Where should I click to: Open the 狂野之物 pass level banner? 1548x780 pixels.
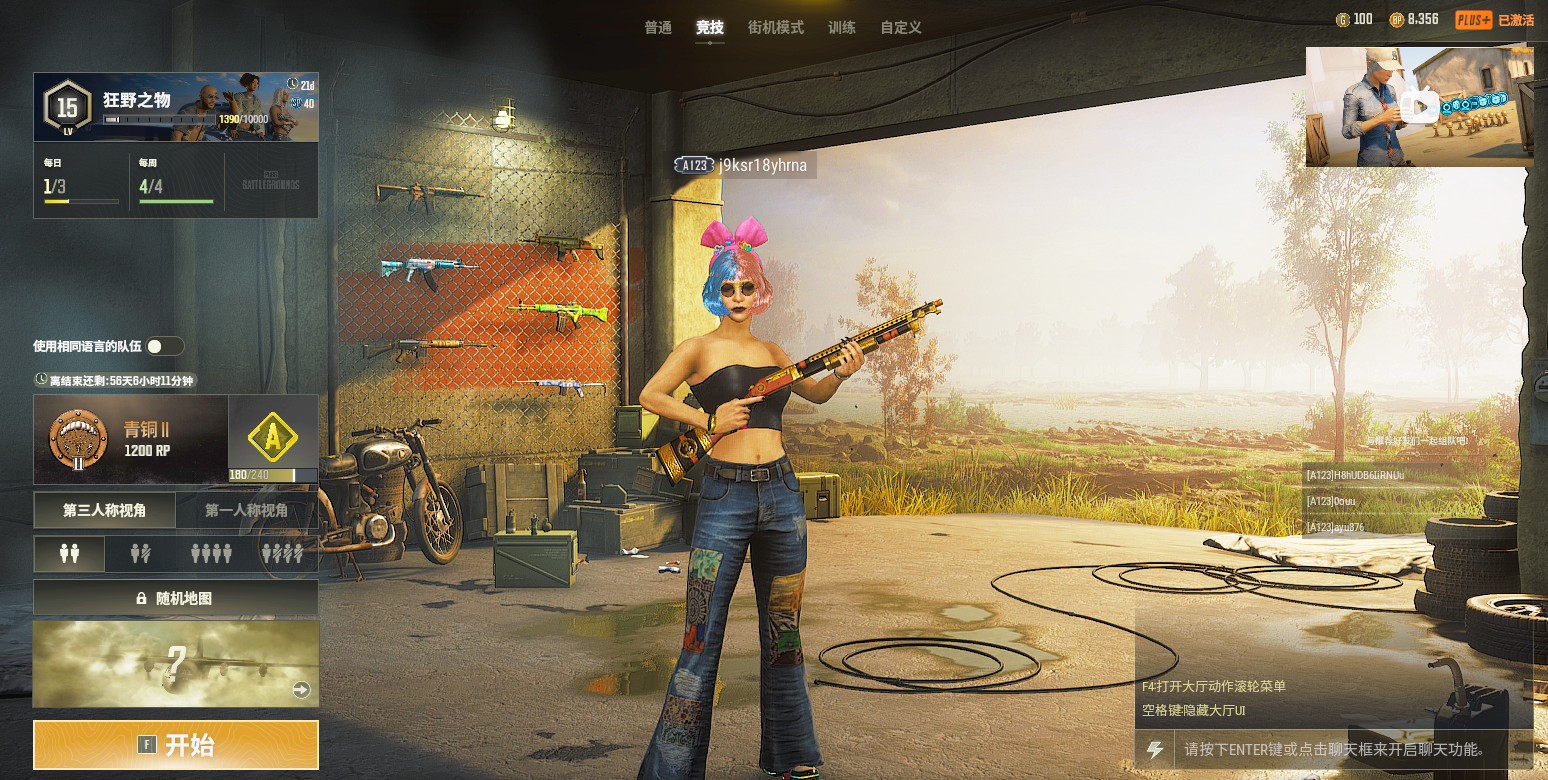176,107
